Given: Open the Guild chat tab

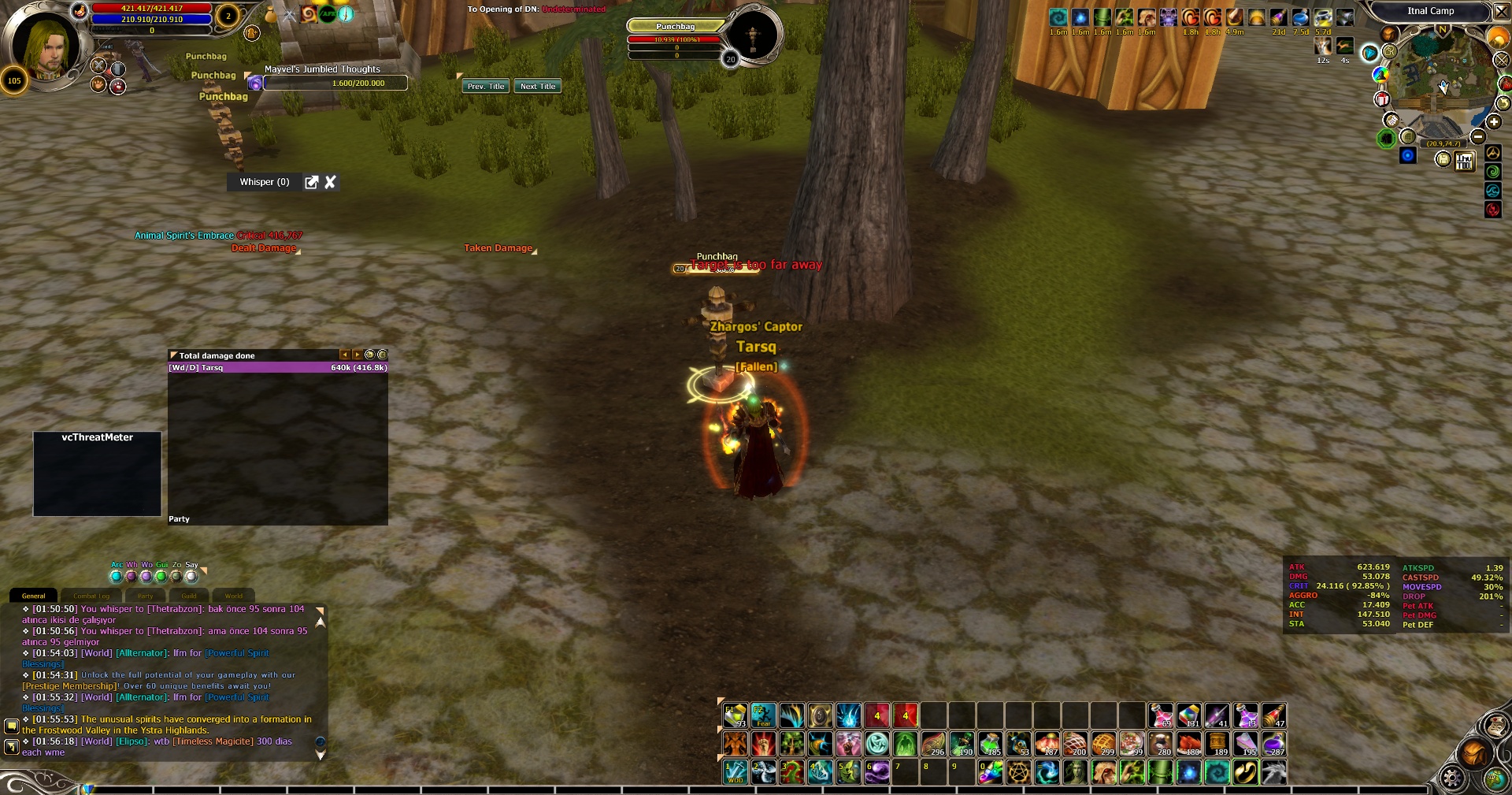Looking at the screenshot, I should coord(189,596).
